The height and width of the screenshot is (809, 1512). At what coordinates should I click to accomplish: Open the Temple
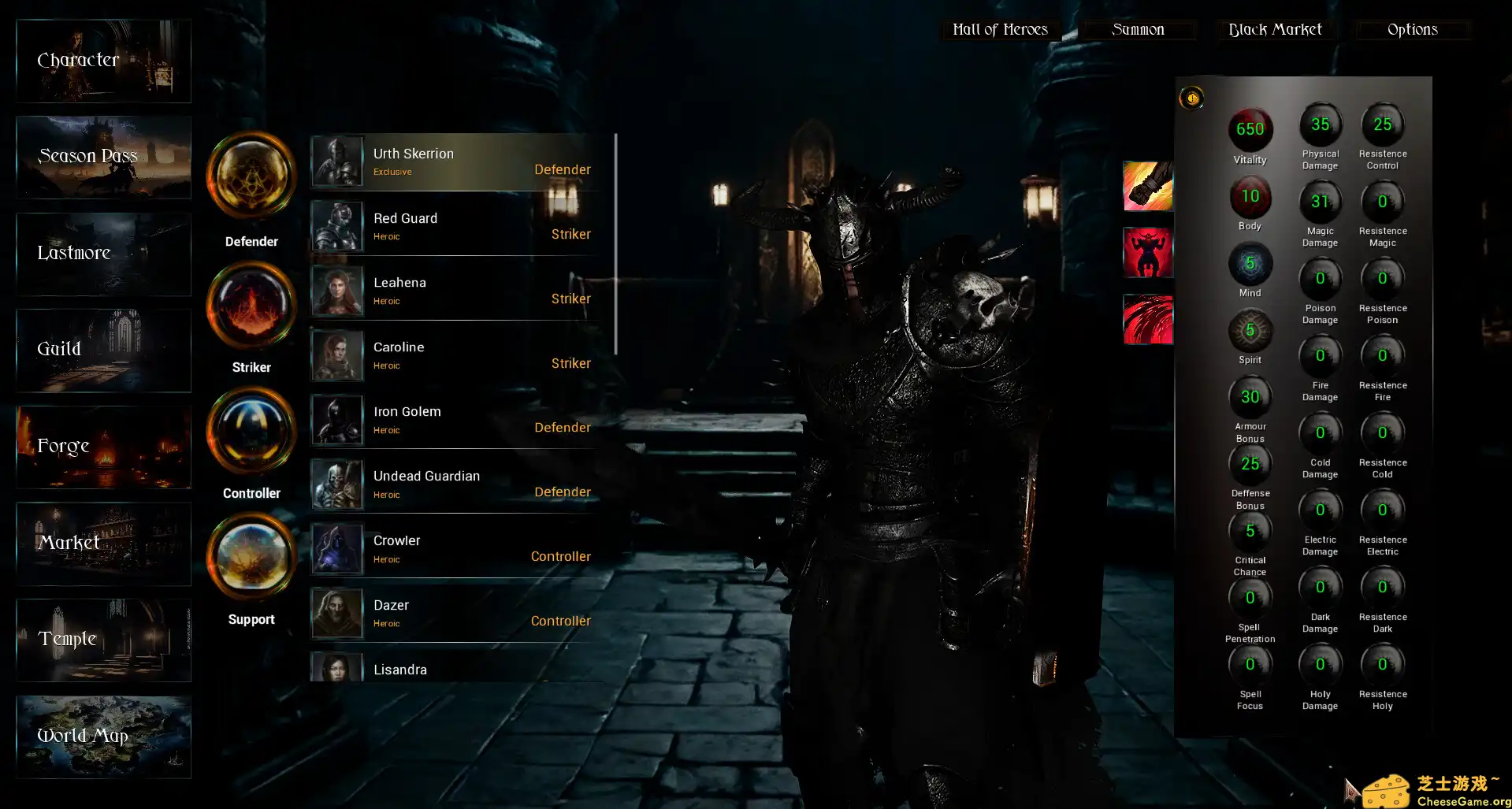(103, 640)
